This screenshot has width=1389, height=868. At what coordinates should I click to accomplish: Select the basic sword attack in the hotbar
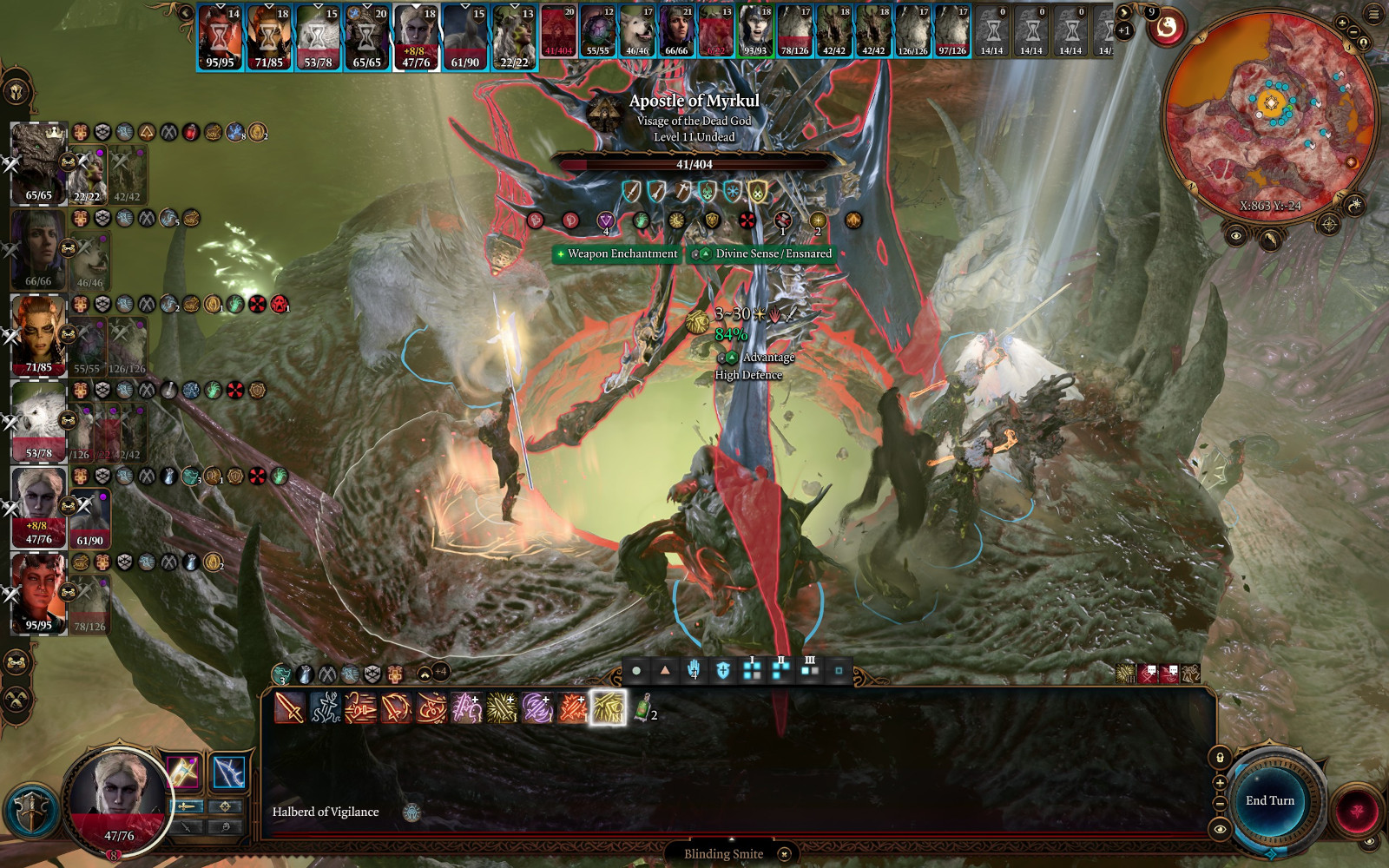[290, 708]
